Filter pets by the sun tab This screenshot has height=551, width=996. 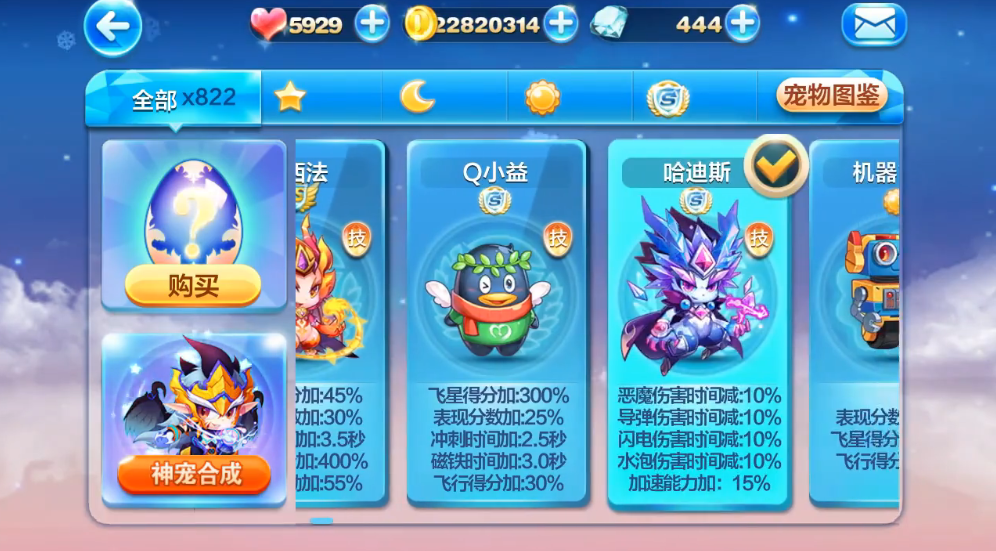[x=542, y=97]
